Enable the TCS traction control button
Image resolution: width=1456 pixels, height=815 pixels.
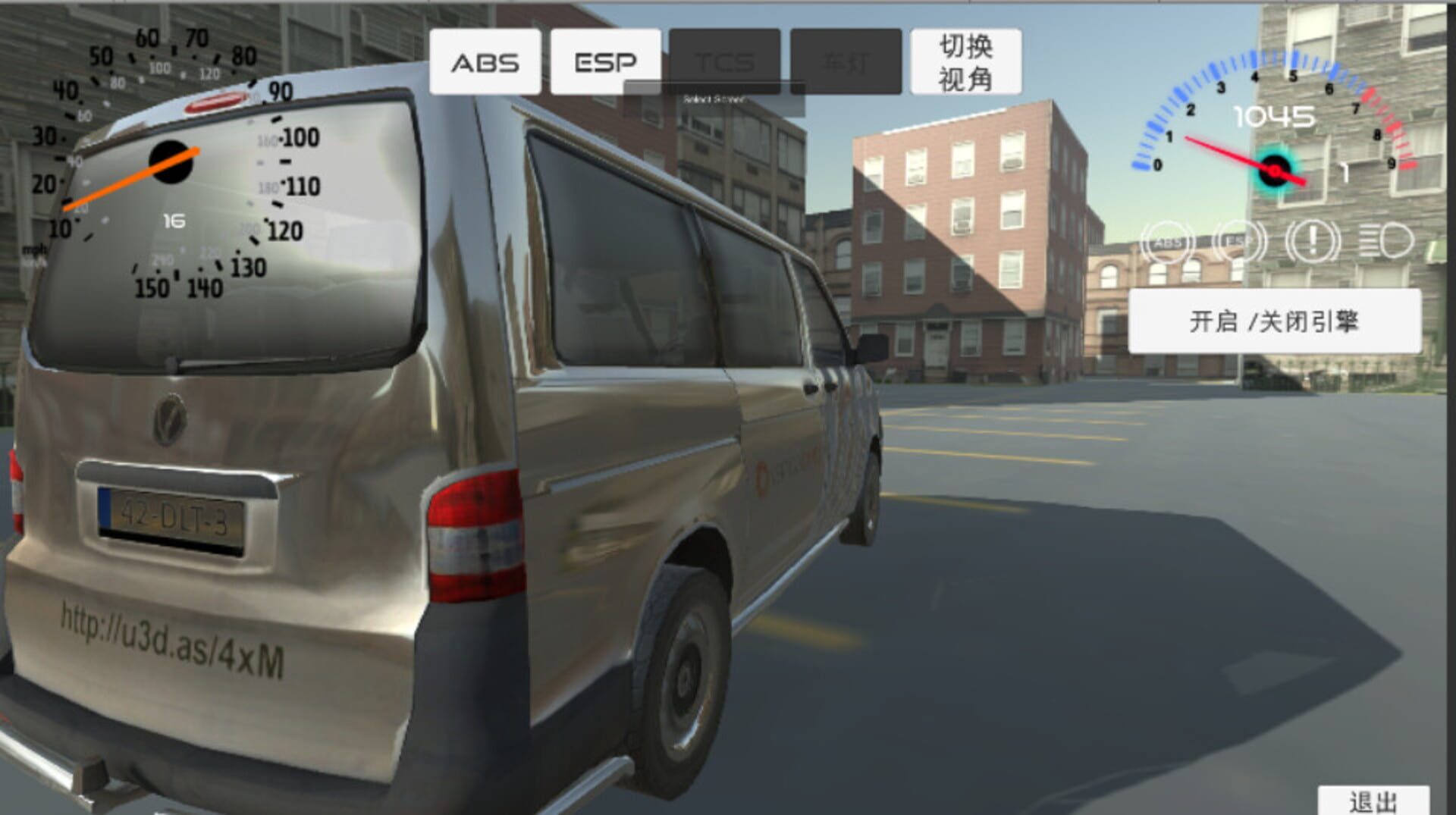[x=724, y=61]
